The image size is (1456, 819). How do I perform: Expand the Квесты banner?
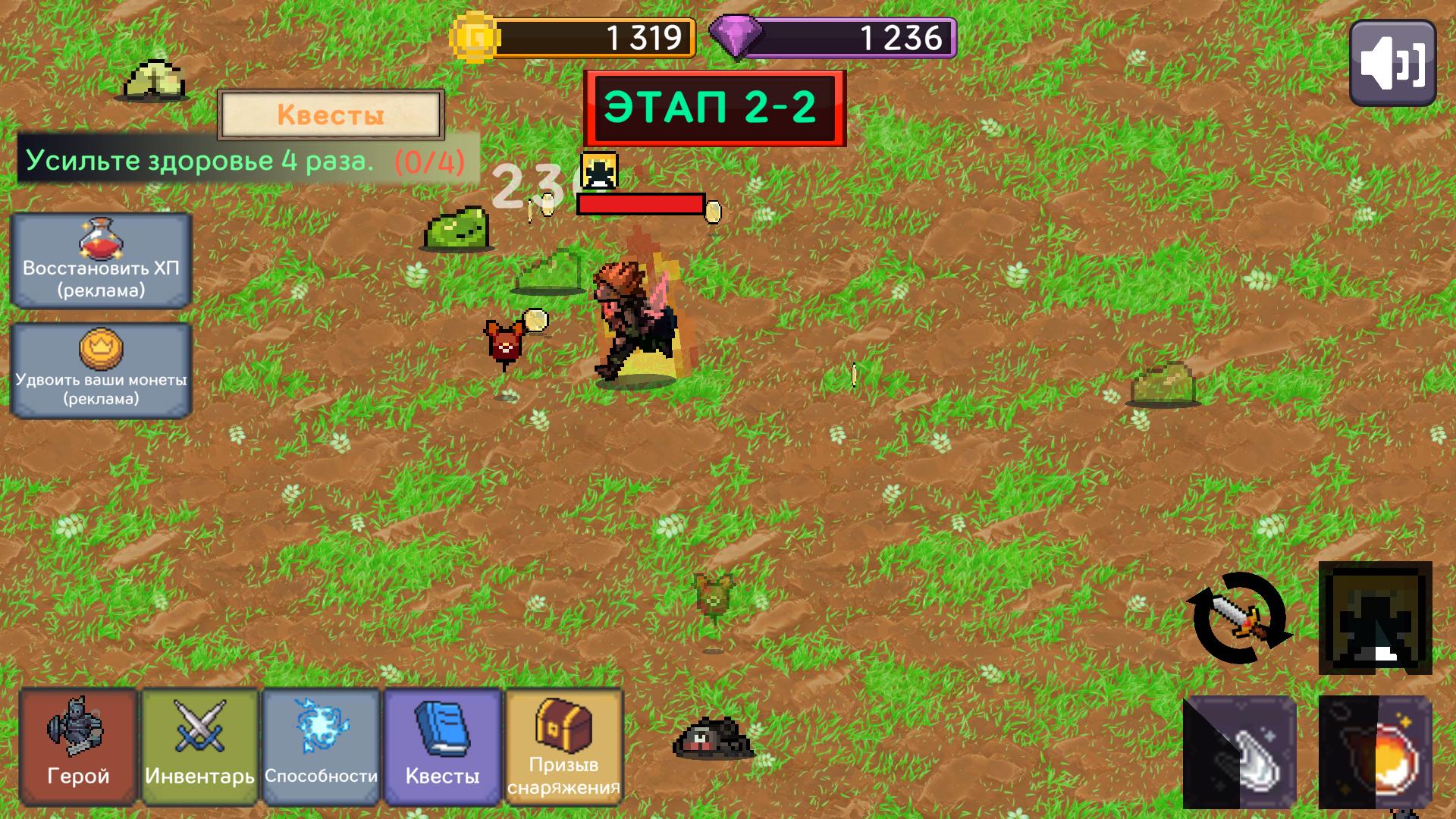pos(331,114)
